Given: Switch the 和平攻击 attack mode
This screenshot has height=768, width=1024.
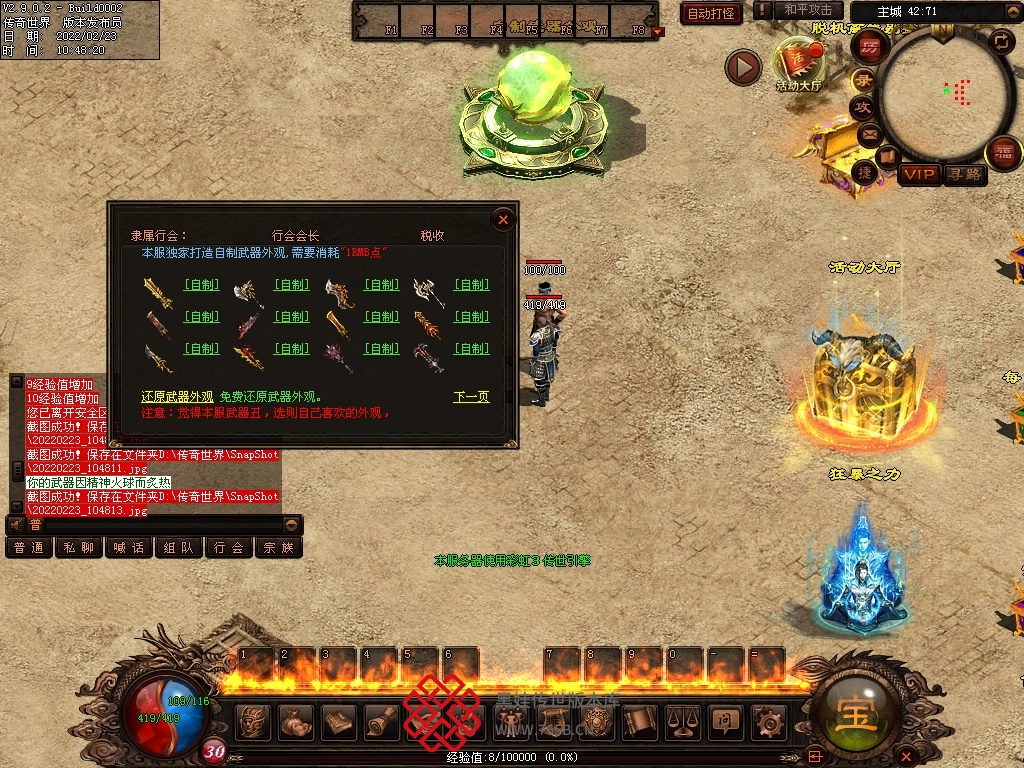Looking at the screenshot, I should (809, 10).
